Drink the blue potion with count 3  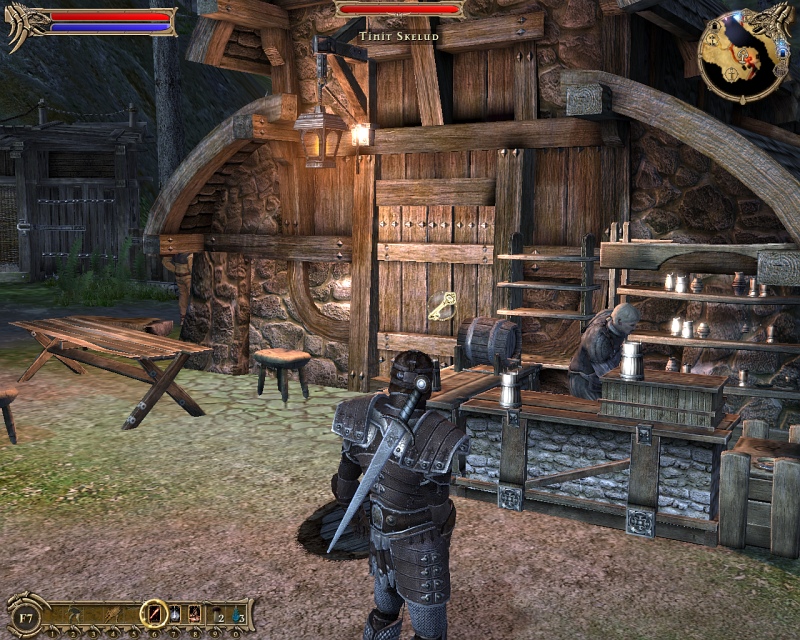point(236,613)
